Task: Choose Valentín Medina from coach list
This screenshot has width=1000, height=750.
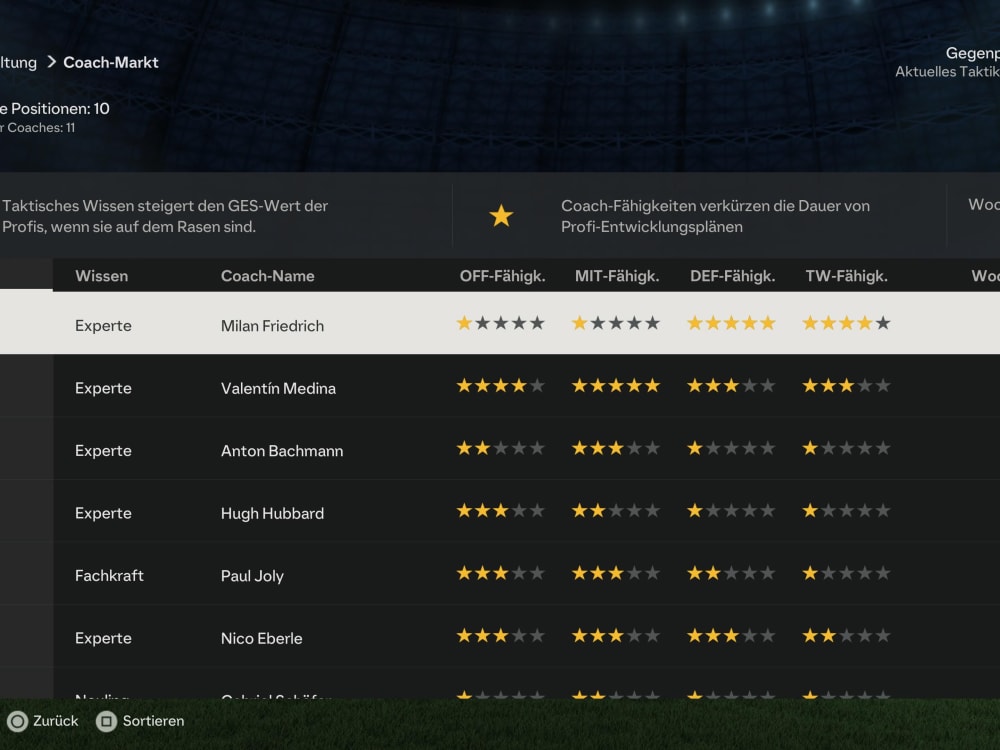Action: (278, 388)
